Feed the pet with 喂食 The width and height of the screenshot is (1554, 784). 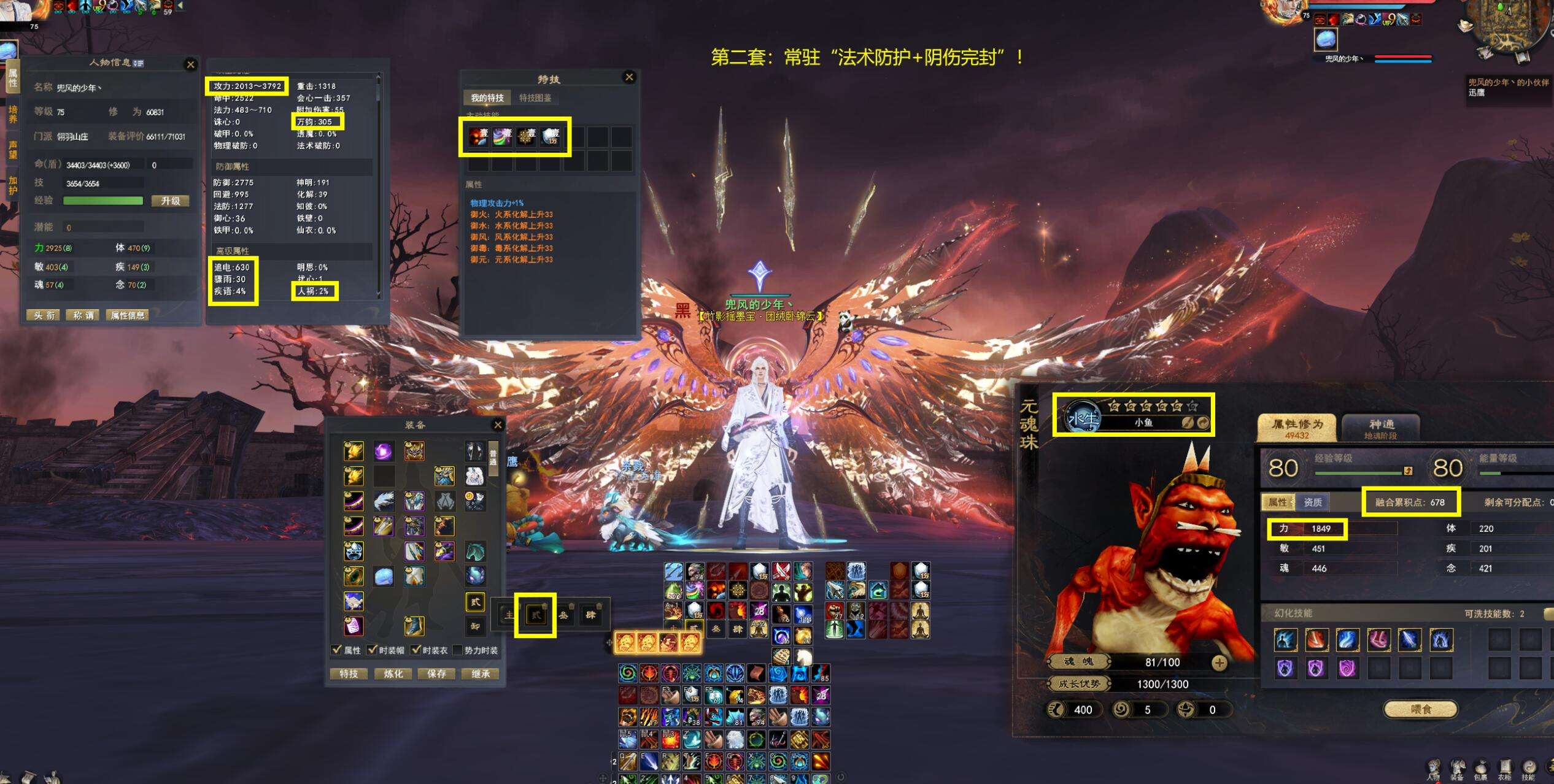pos(1420,709)
